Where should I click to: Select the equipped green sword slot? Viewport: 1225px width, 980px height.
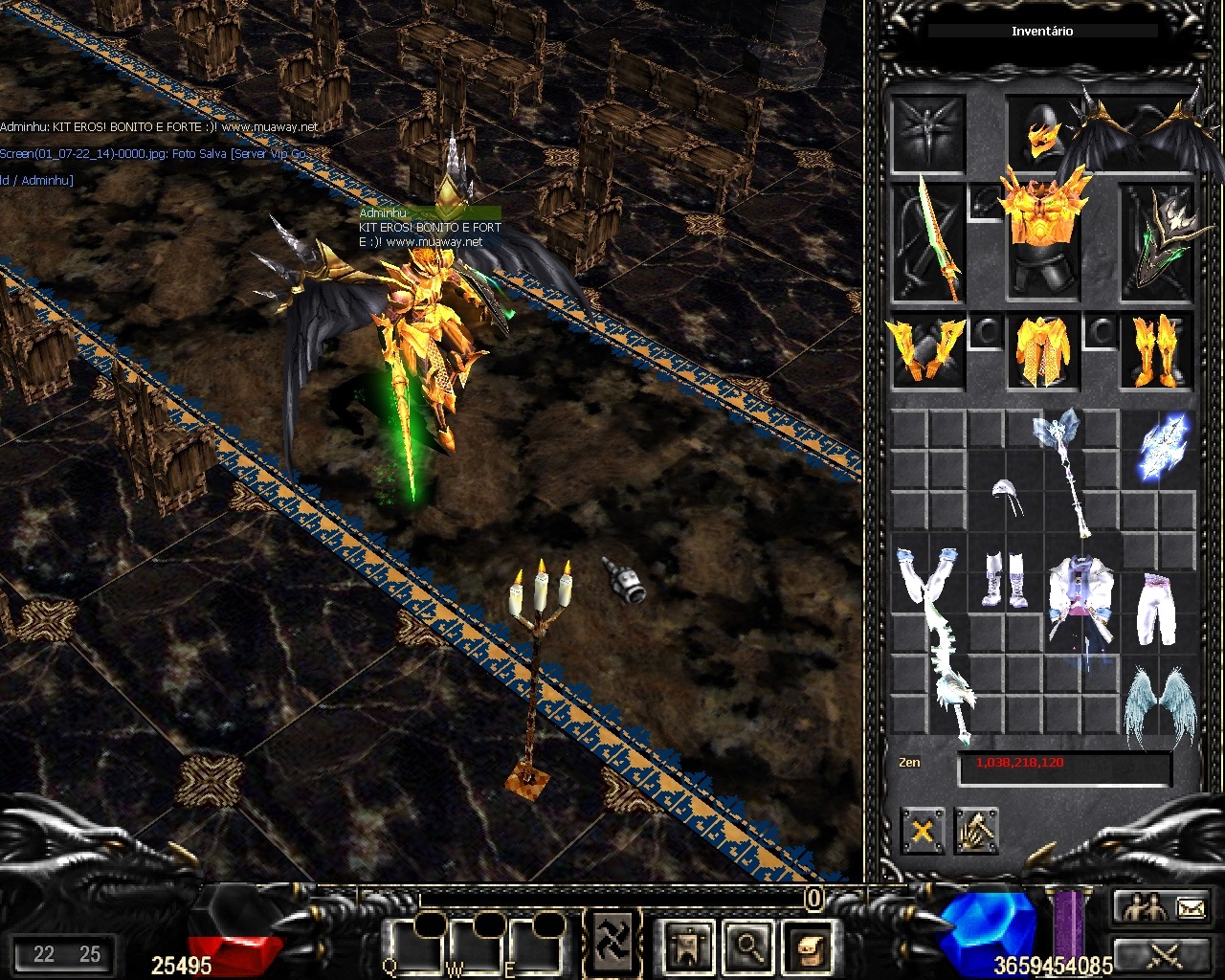click(x=928, y=241)
